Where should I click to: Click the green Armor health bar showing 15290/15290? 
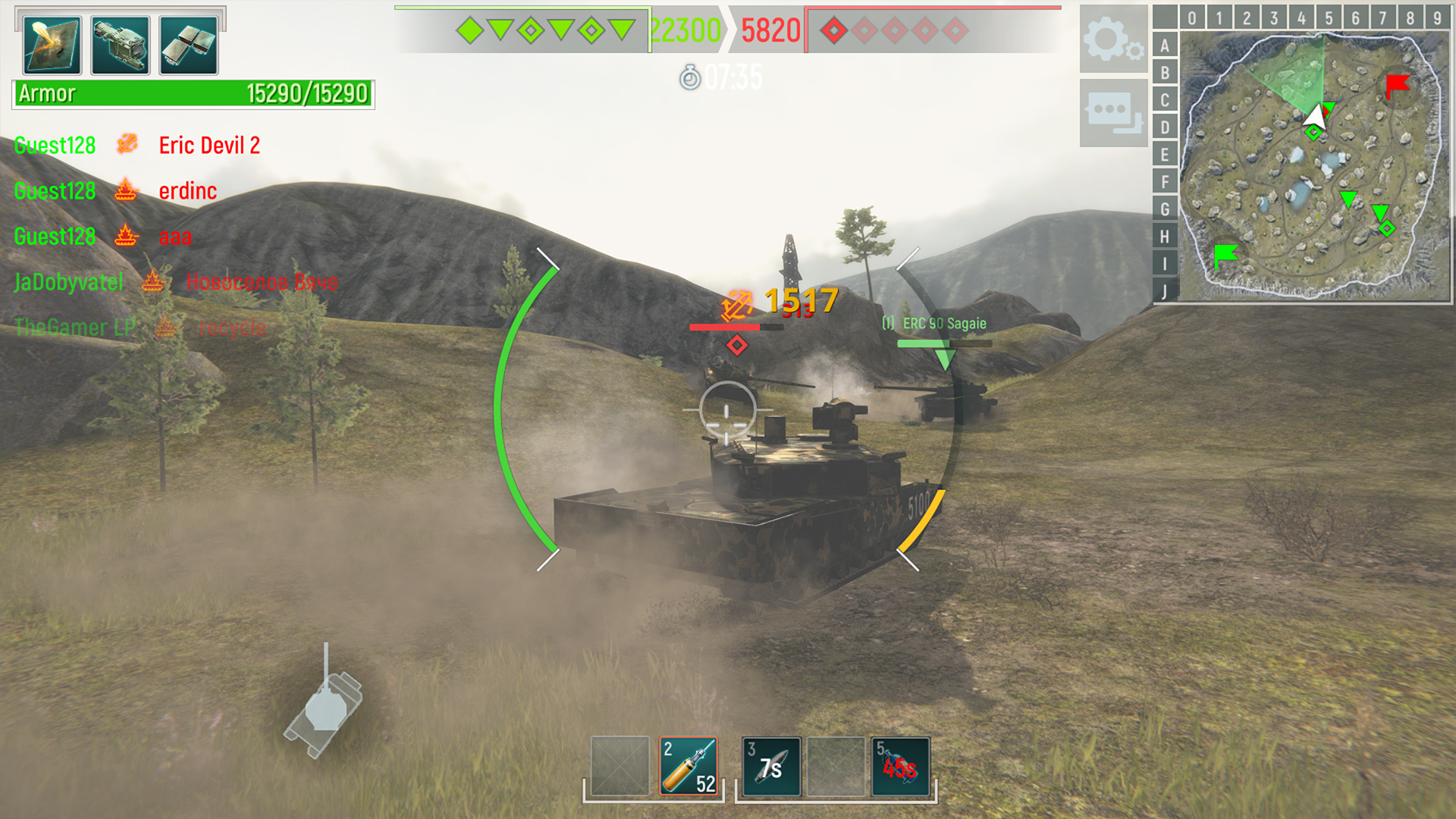(192, 93)
